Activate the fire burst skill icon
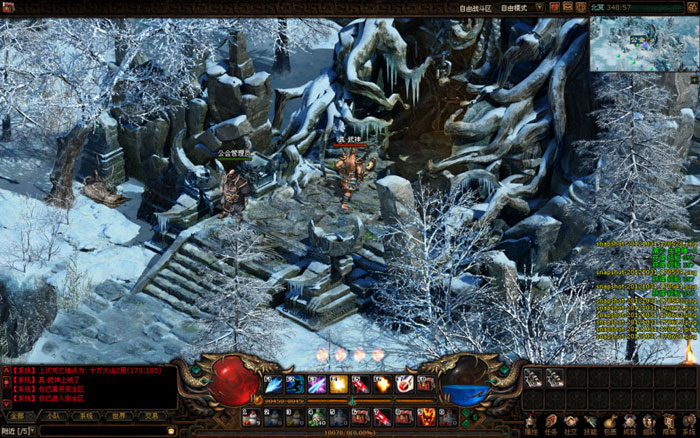The height and width of the screenshot is (438, 700). [380, 384]
